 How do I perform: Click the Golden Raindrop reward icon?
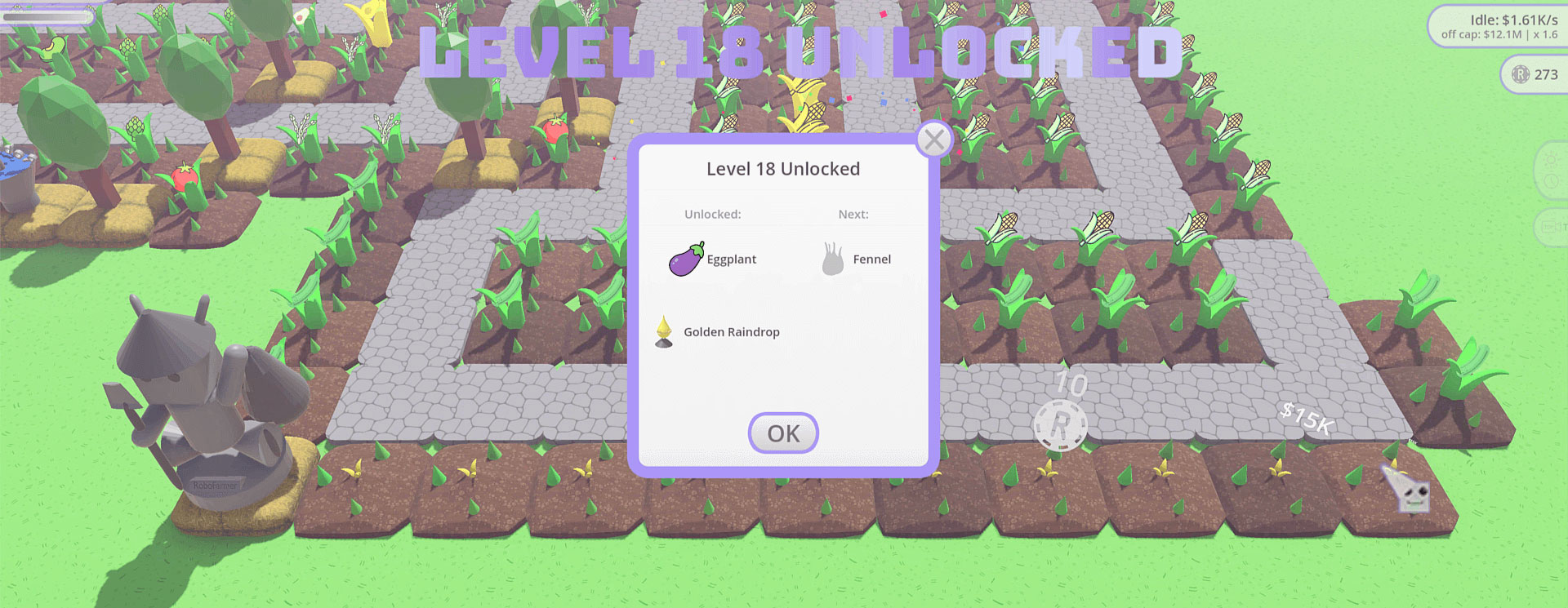(x=664, y=332)
